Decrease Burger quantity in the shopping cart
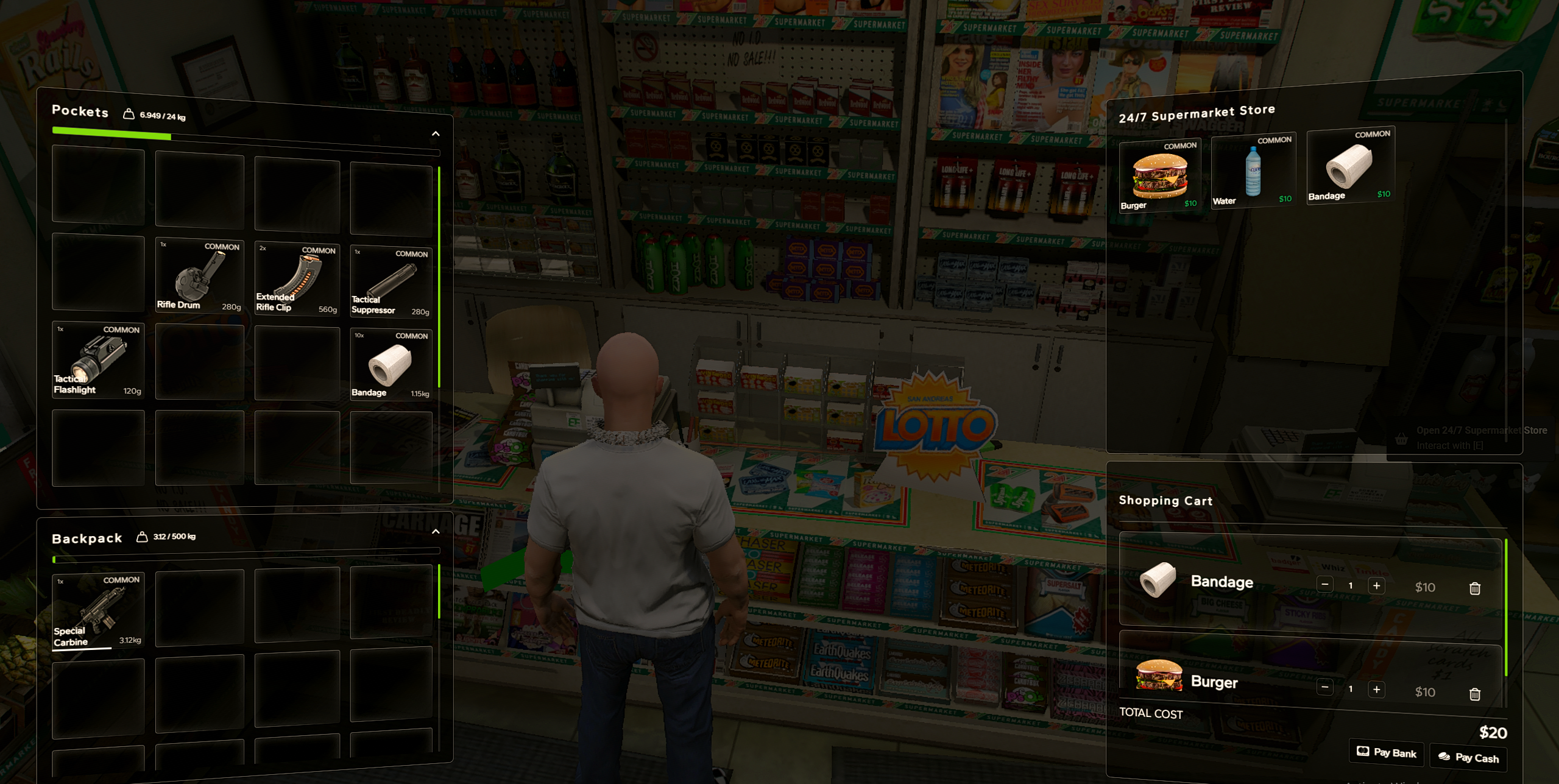The image size is (1559, 784). [1324, 688]
